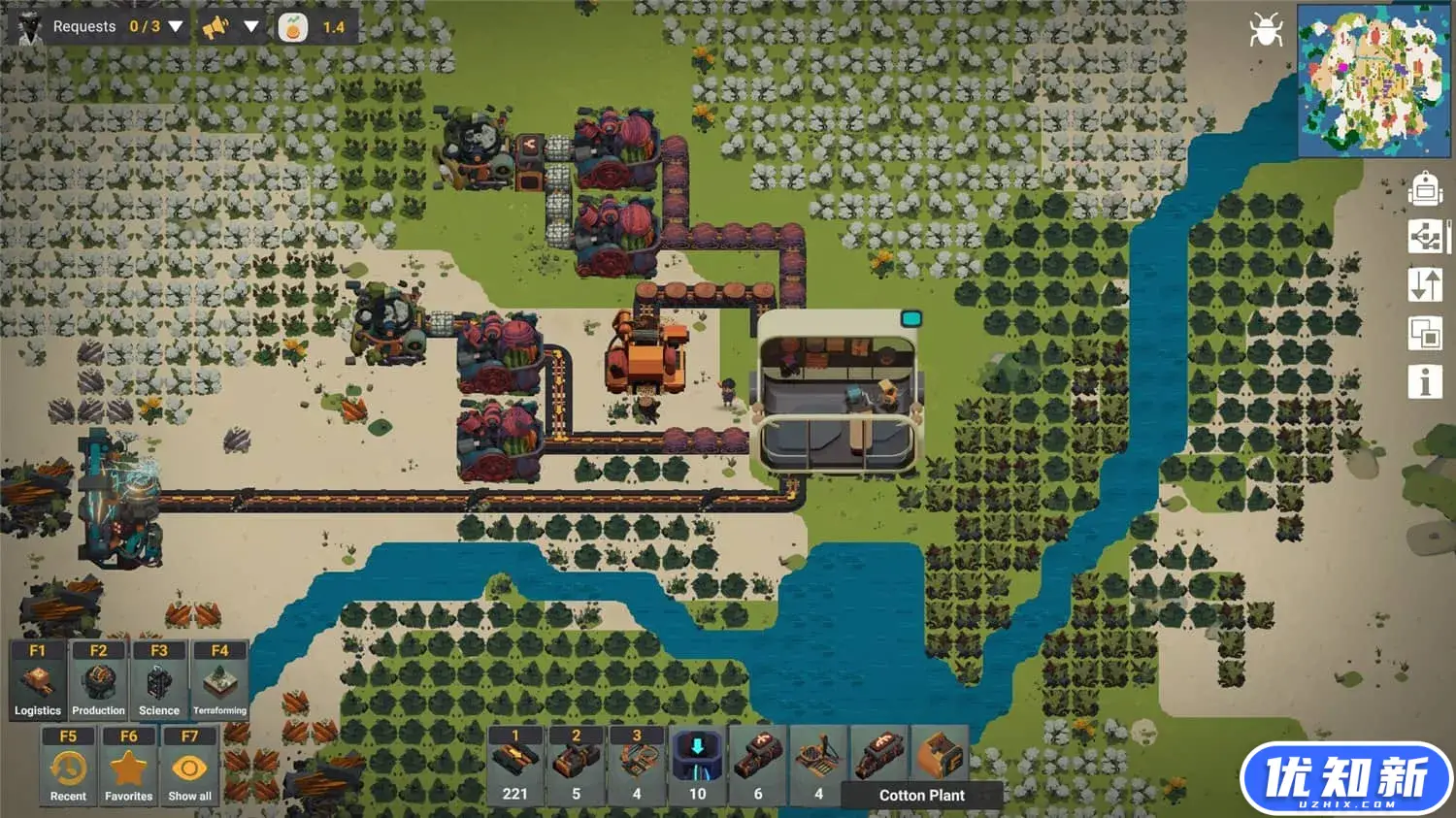Image resolution: width=1456 pixels, height=818 pixels.
Task: Show the Recent items list
Action: click(x=68, y=767)
